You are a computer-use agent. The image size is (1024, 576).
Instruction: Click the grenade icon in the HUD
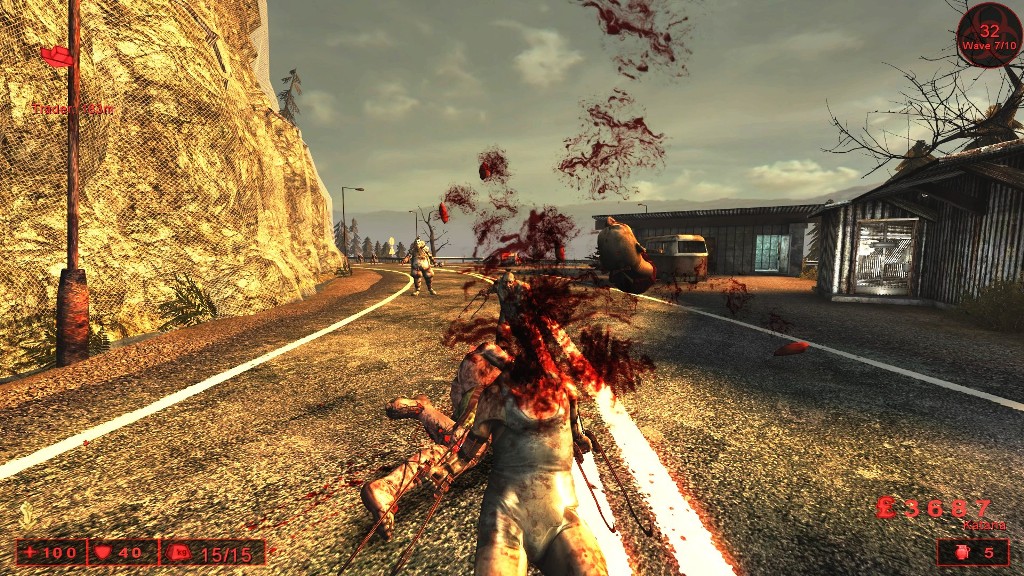pyautogui.click(x=958, y=552)
